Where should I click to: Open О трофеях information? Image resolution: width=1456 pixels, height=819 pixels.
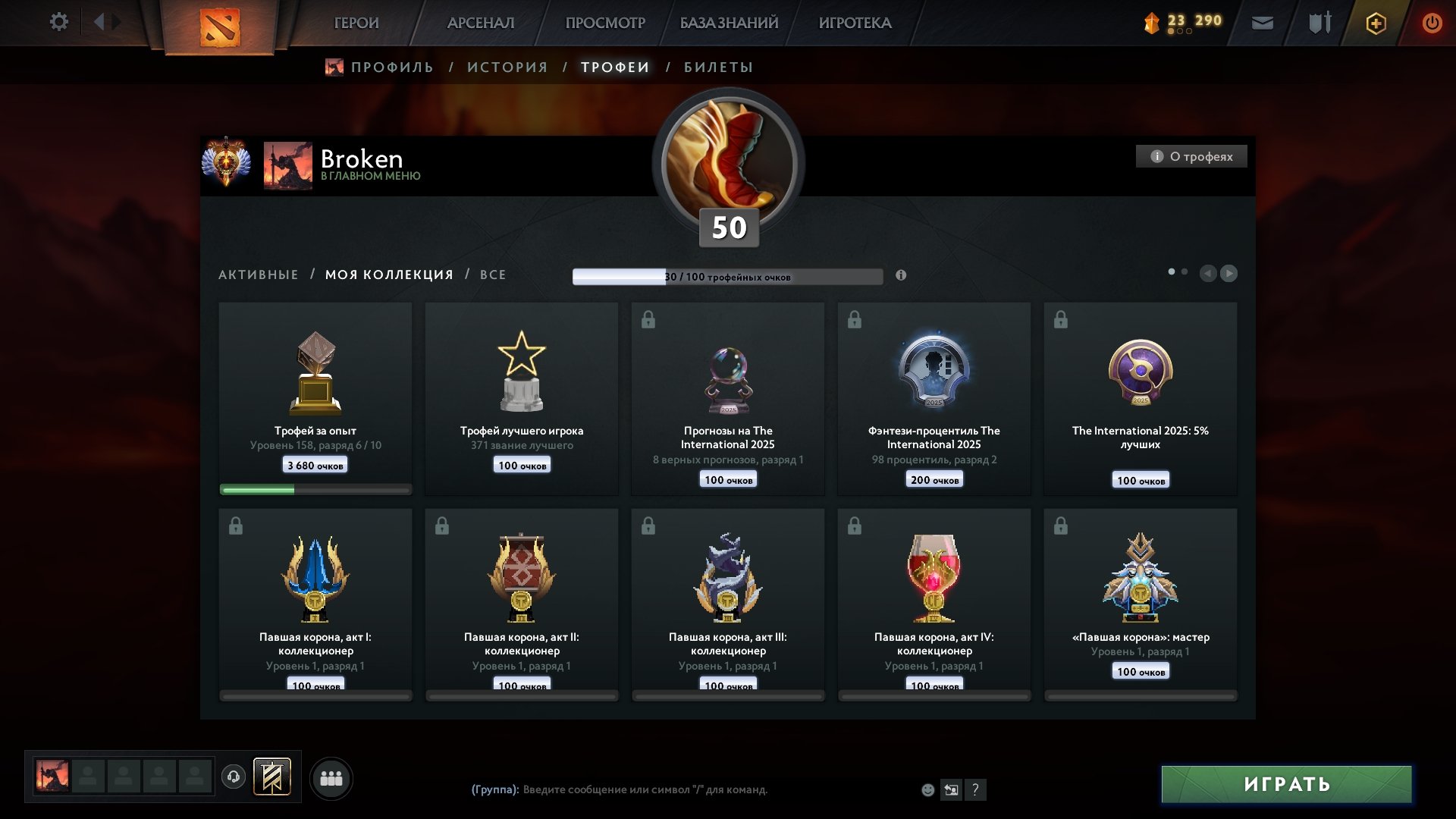click(x=1191, y=156)
